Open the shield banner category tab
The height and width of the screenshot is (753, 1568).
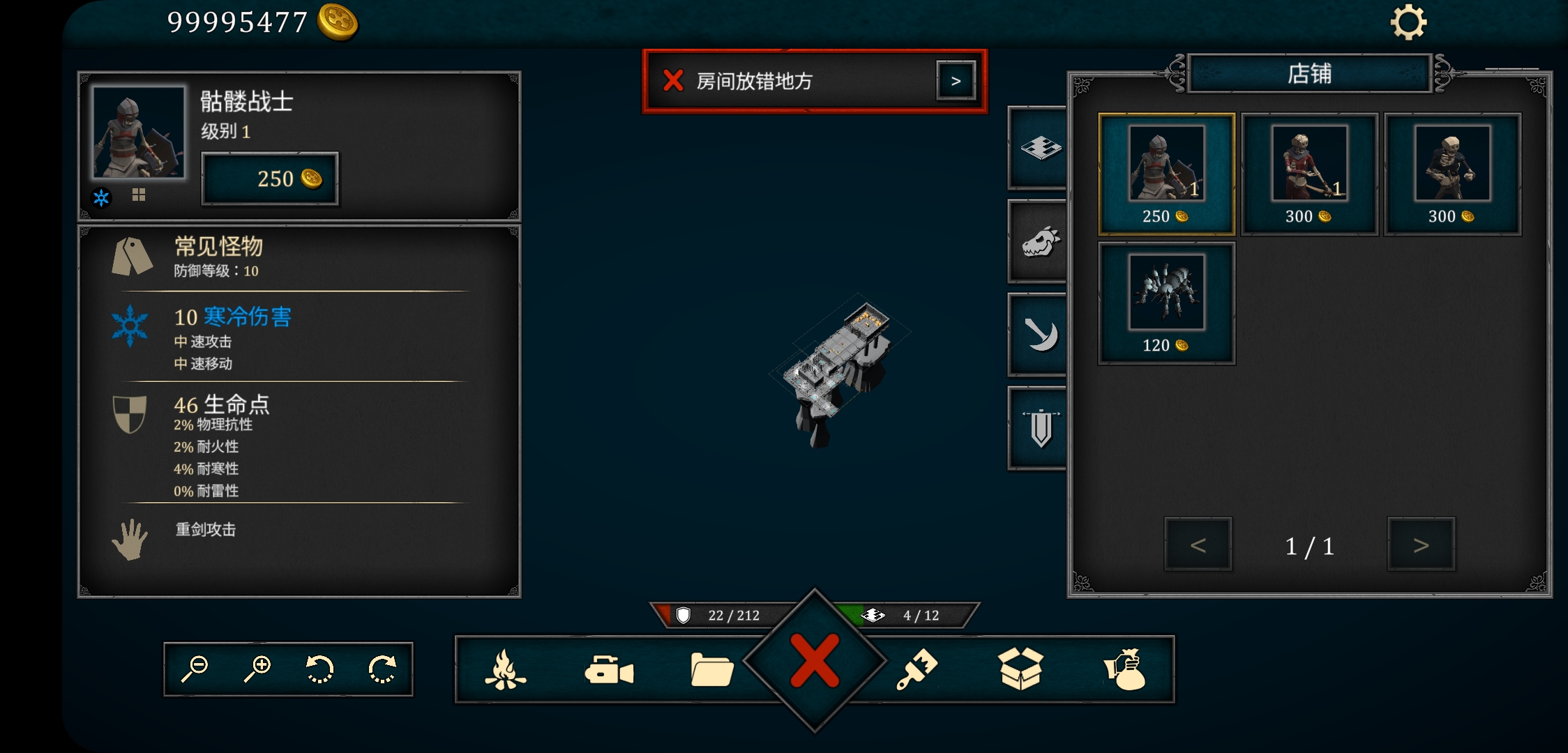point(1039,428)
